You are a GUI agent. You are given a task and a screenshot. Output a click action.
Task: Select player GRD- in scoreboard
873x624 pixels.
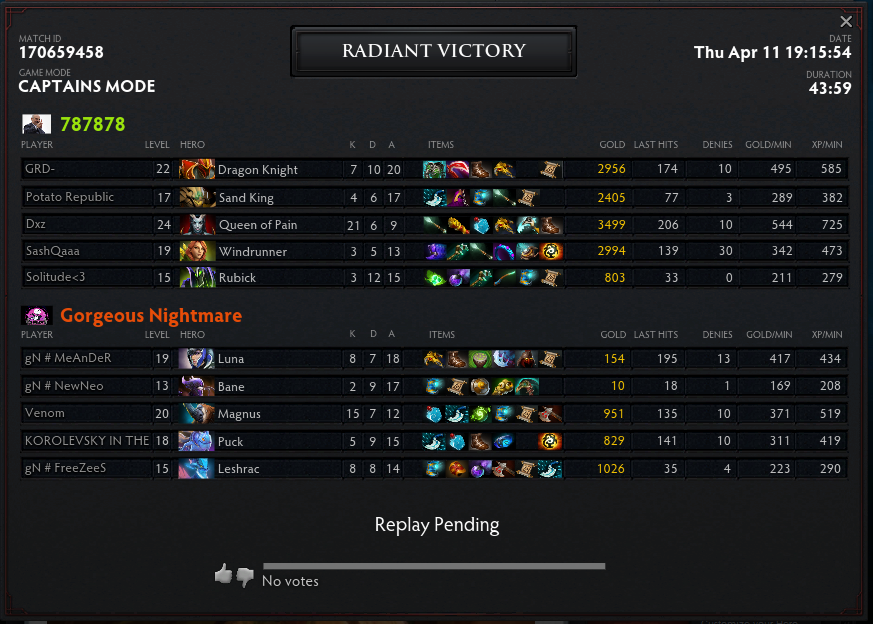40,170
